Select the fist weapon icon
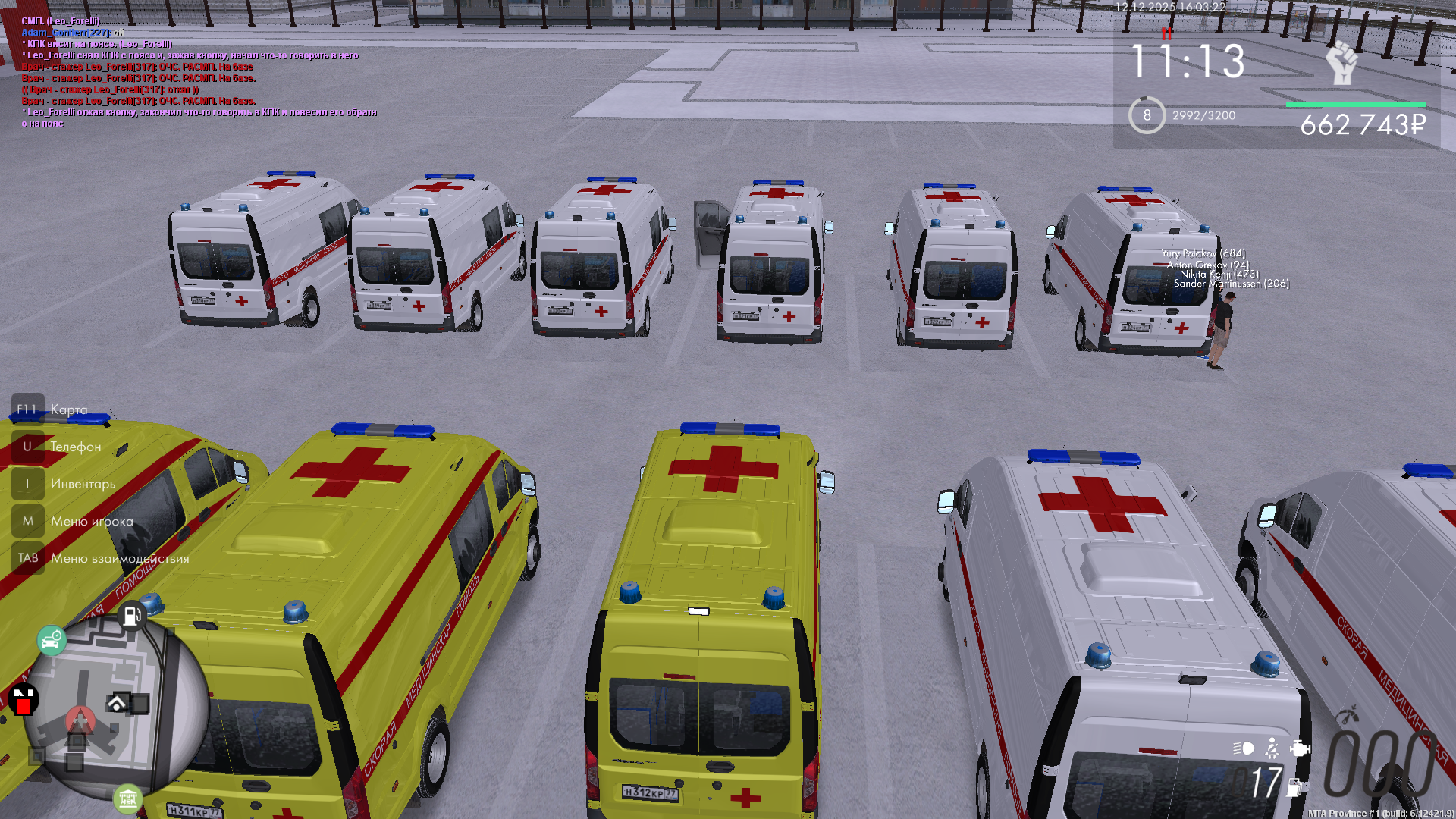The height and width of the screenshot is (819, 1456). click(1342, 63)
